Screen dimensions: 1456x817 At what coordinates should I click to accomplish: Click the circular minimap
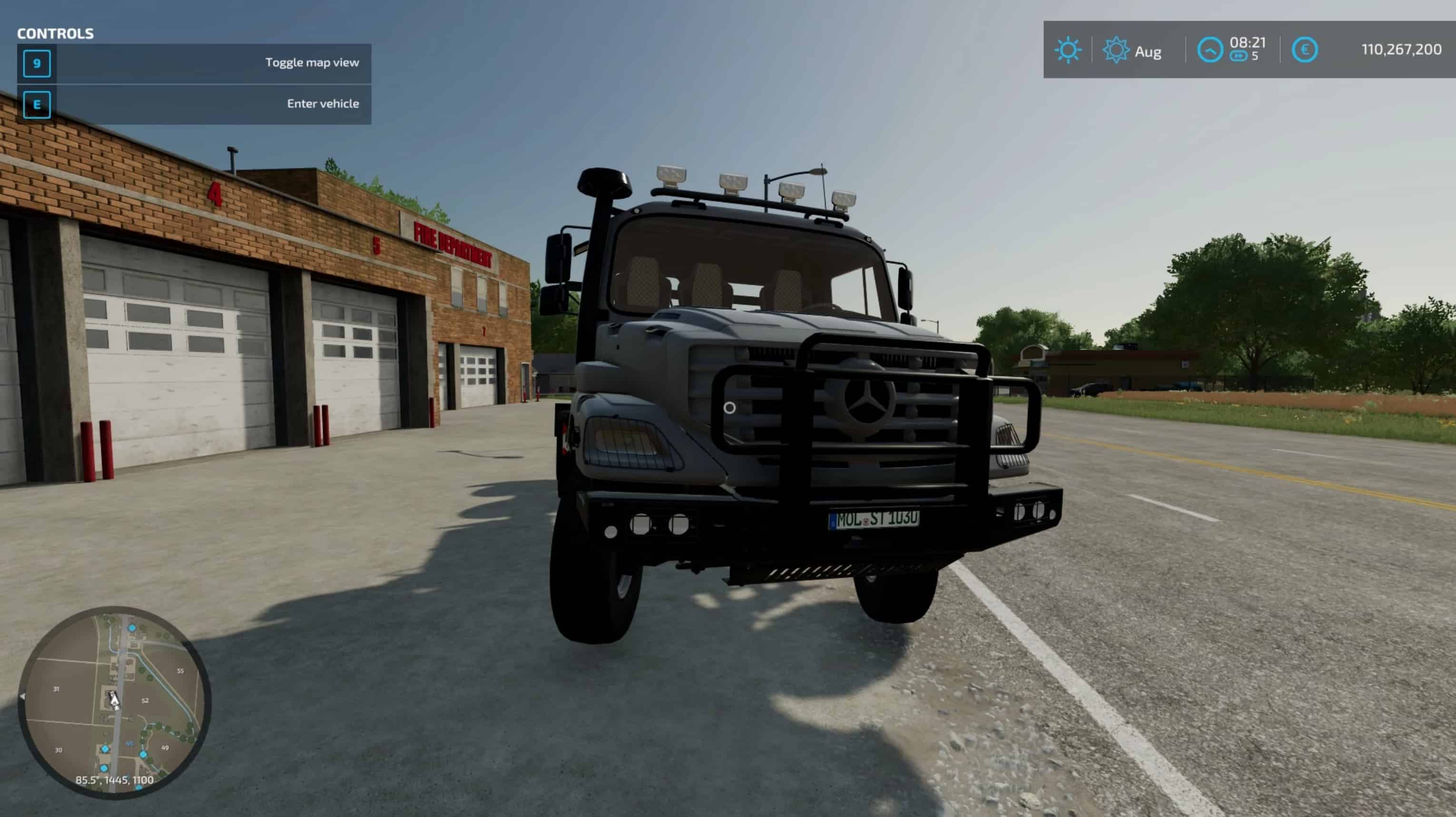[115, 701]
